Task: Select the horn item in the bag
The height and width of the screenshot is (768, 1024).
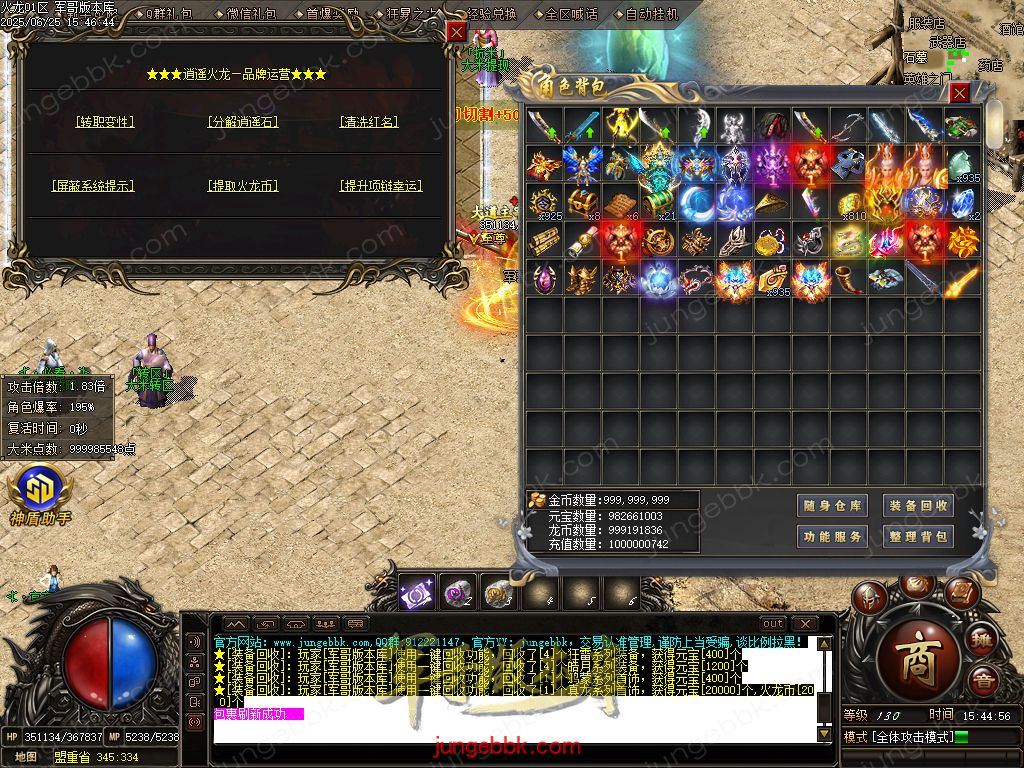Action: coord(849,279)
